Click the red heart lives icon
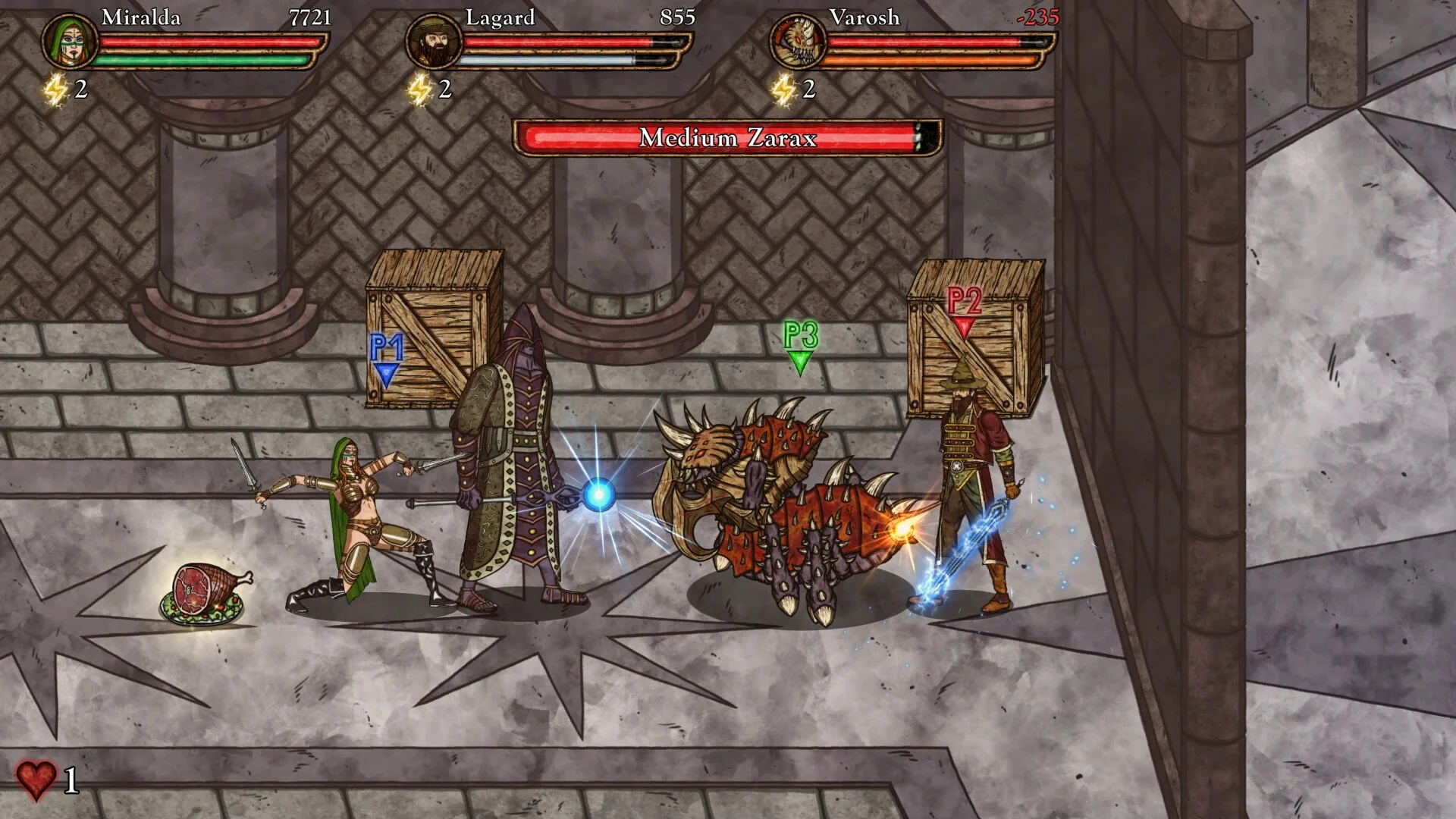This screenshot has height=819, width=1456. click(36, 780)
